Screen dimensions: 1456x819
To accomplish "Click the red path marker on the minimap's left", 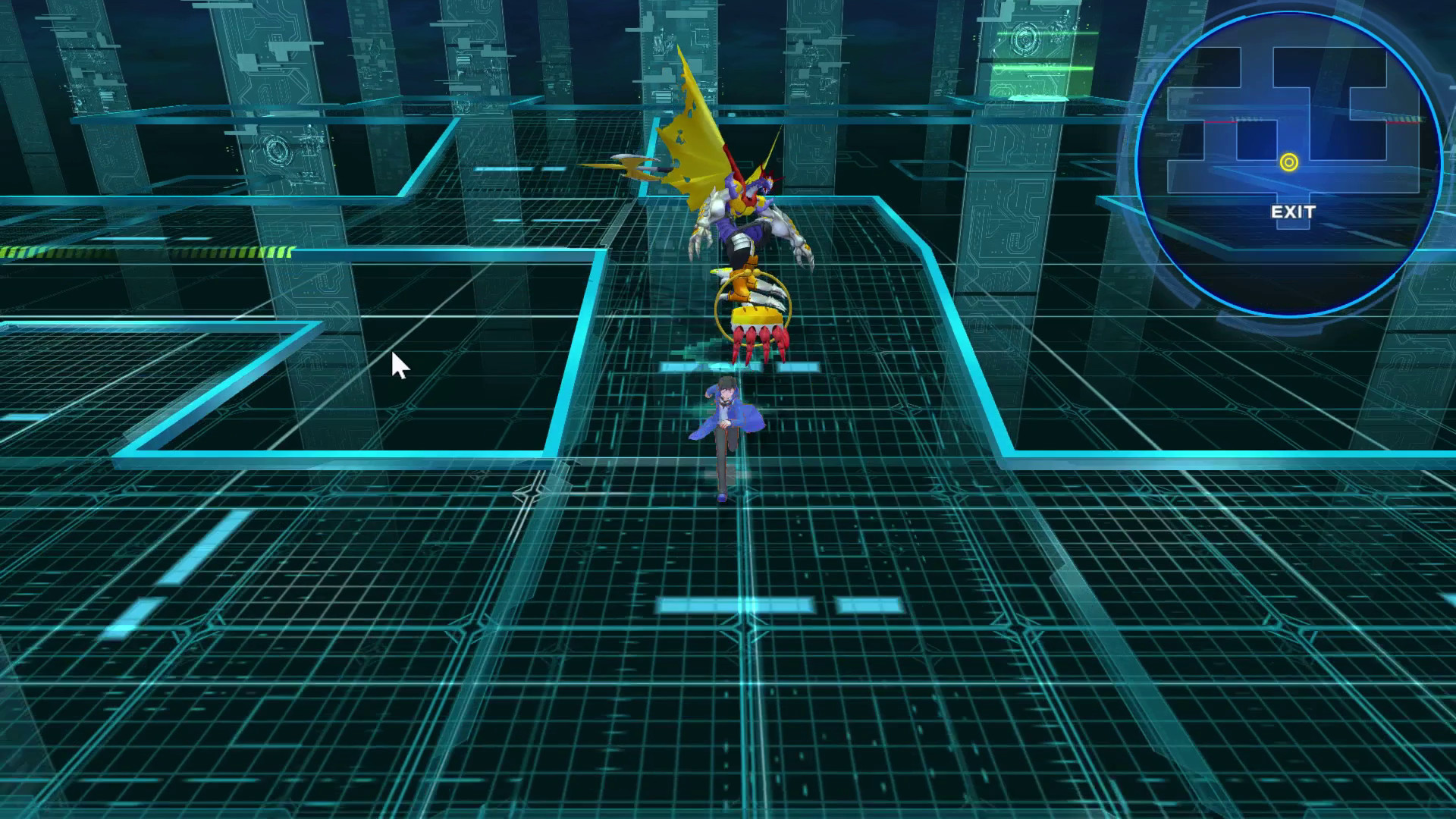I will click(1220, 121).
